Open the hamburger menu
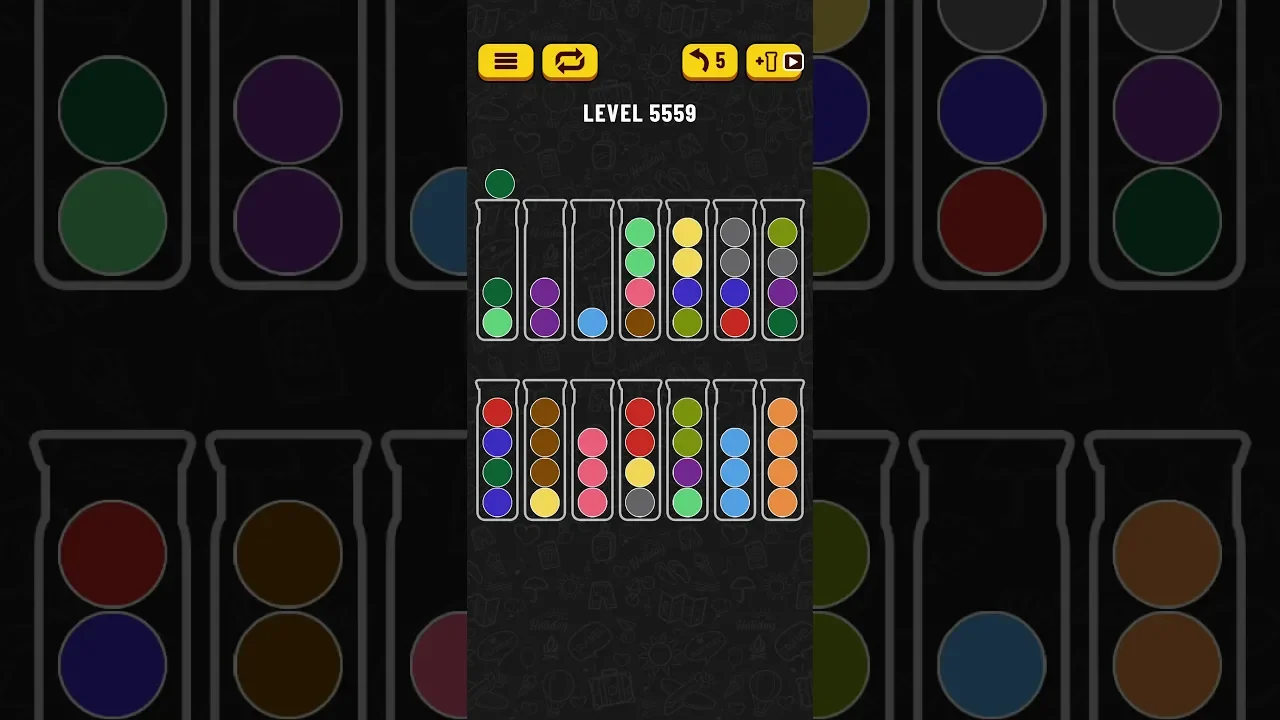 [x=505, y=62]
